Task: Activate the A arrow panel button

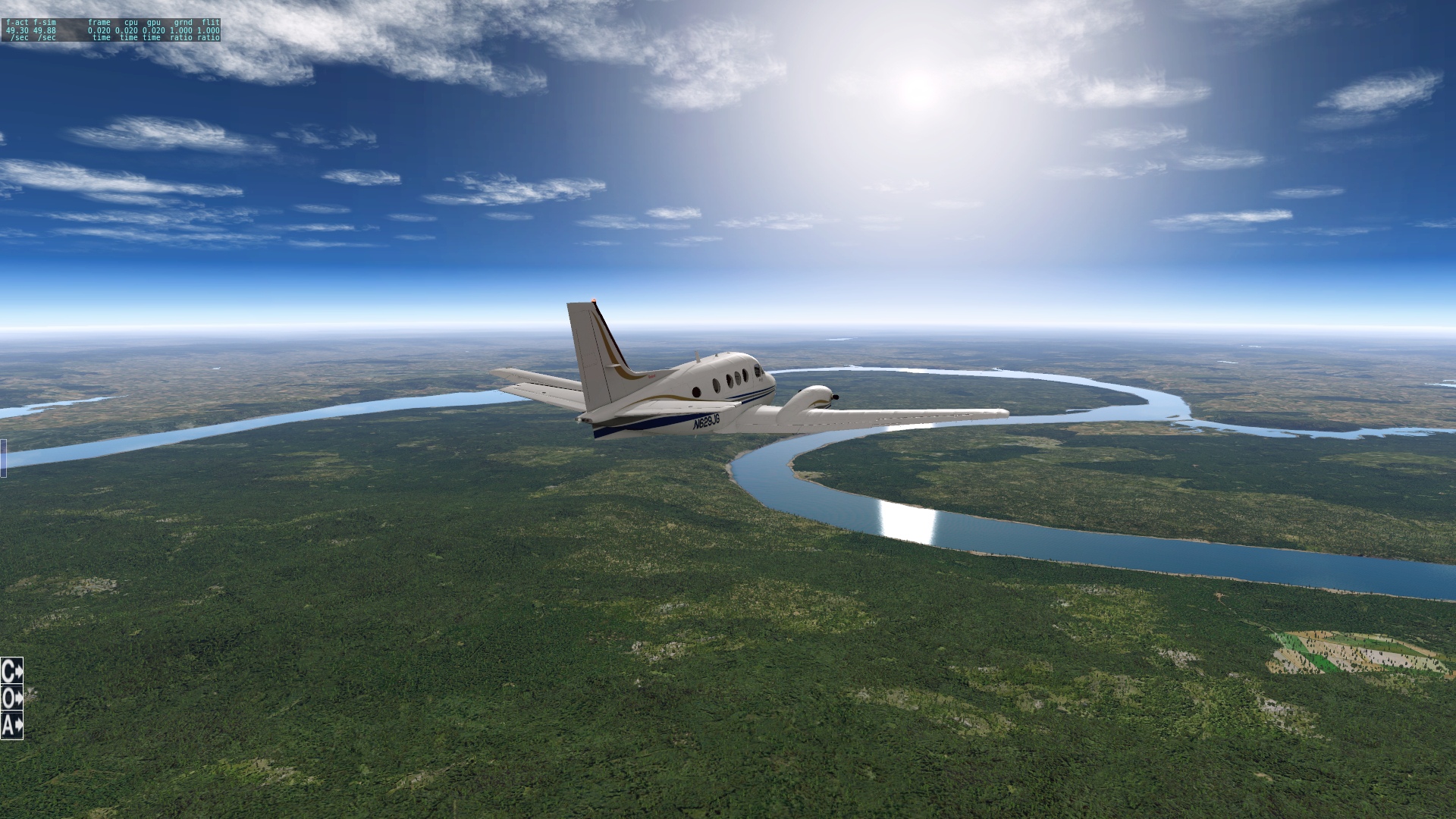Action: click(x=12, y=726)
